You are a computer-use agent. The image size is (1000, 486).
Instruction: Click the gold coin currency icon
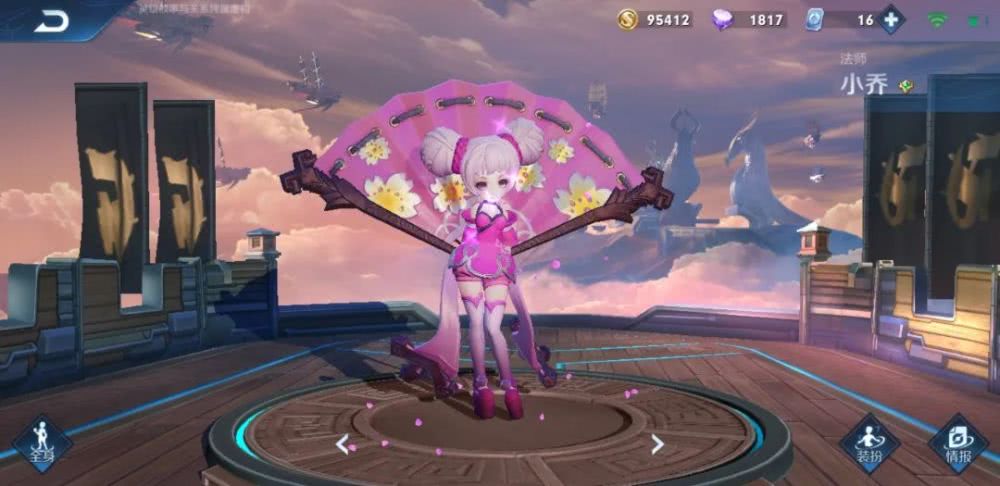click(x=627, y=19)
